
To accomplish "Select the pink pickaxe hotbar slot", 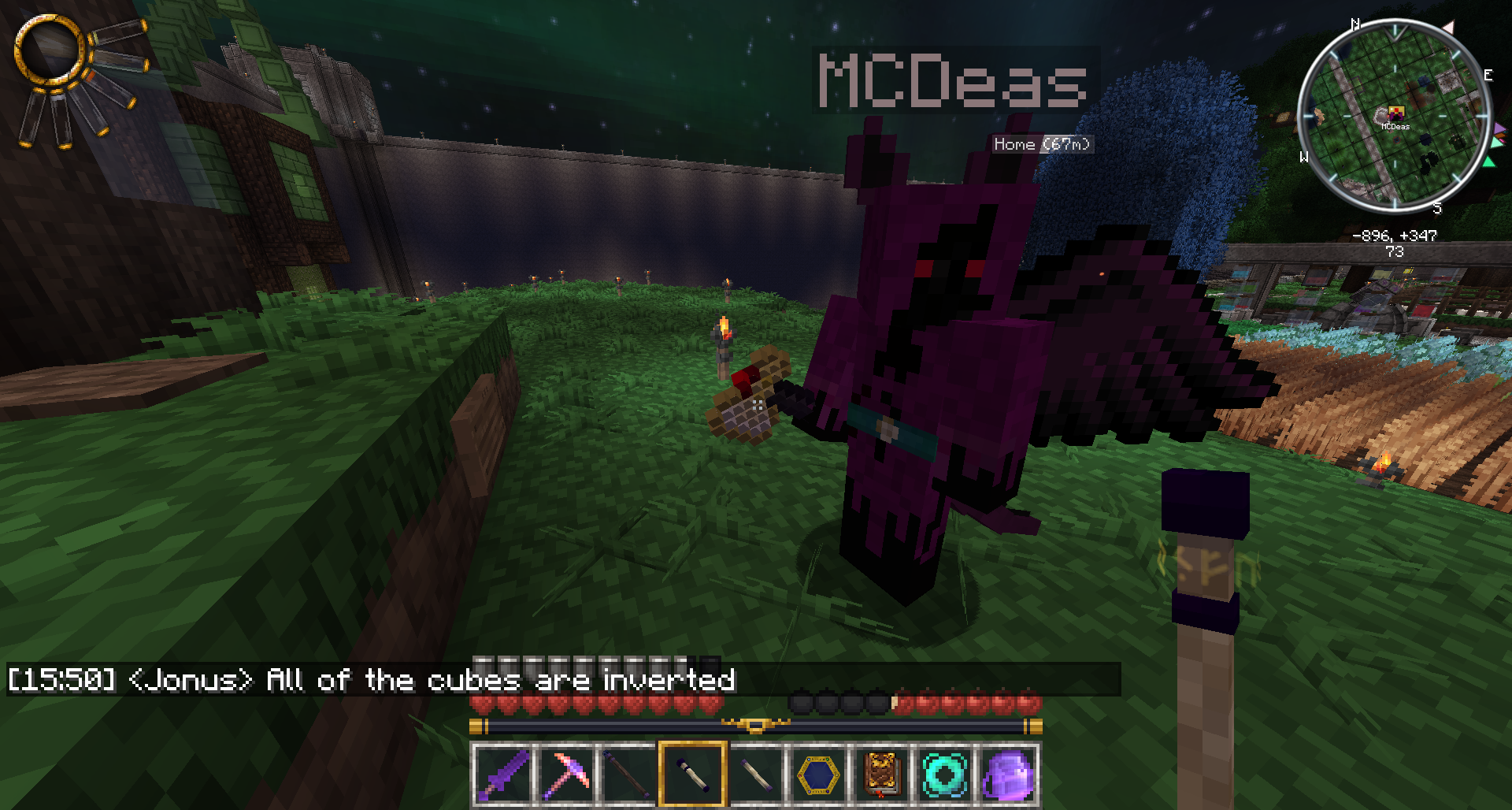I will pyautogui.click(x=566, y=775).
